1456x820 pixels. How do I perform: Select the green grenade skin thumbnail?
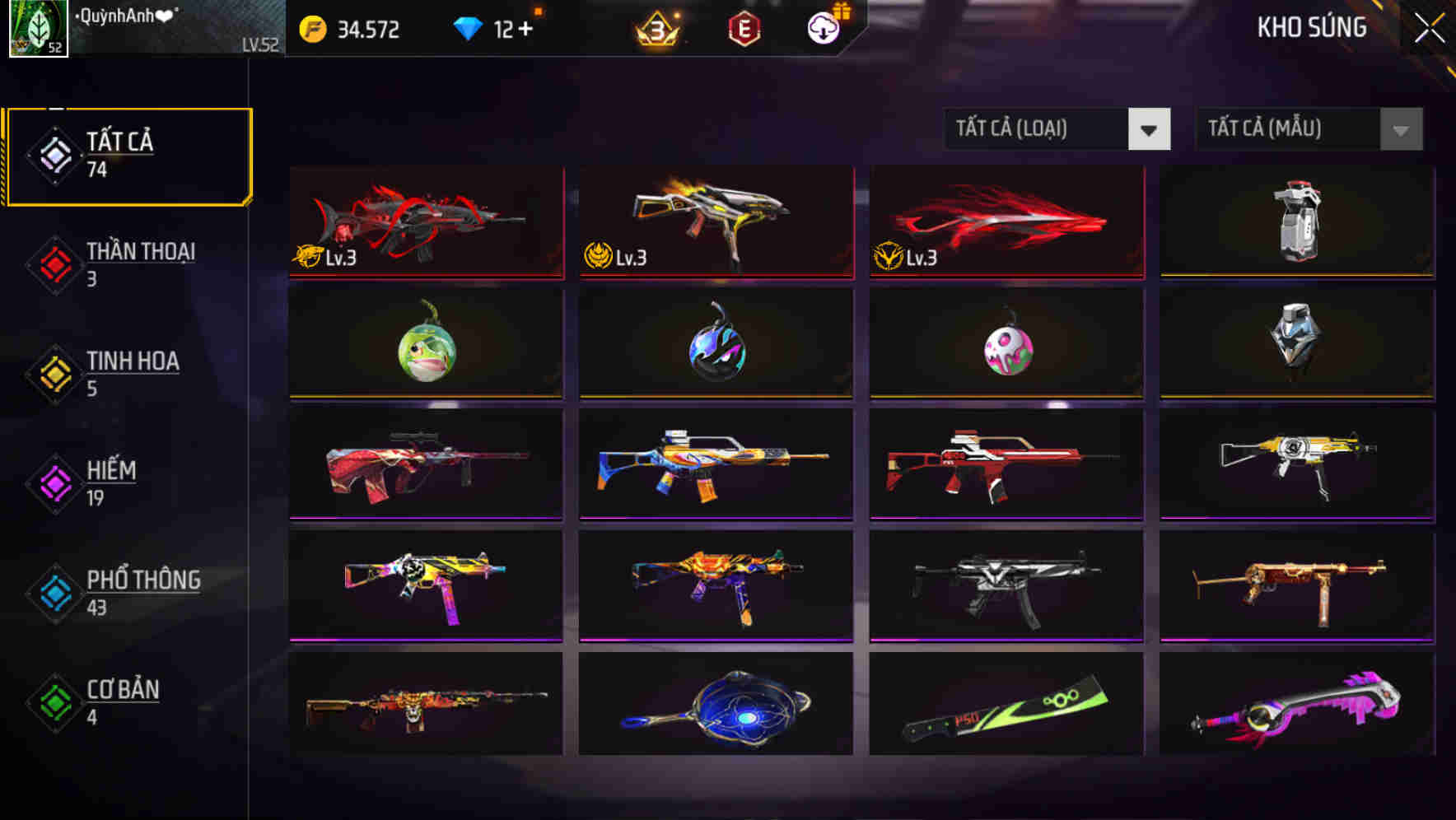(425, 350)
